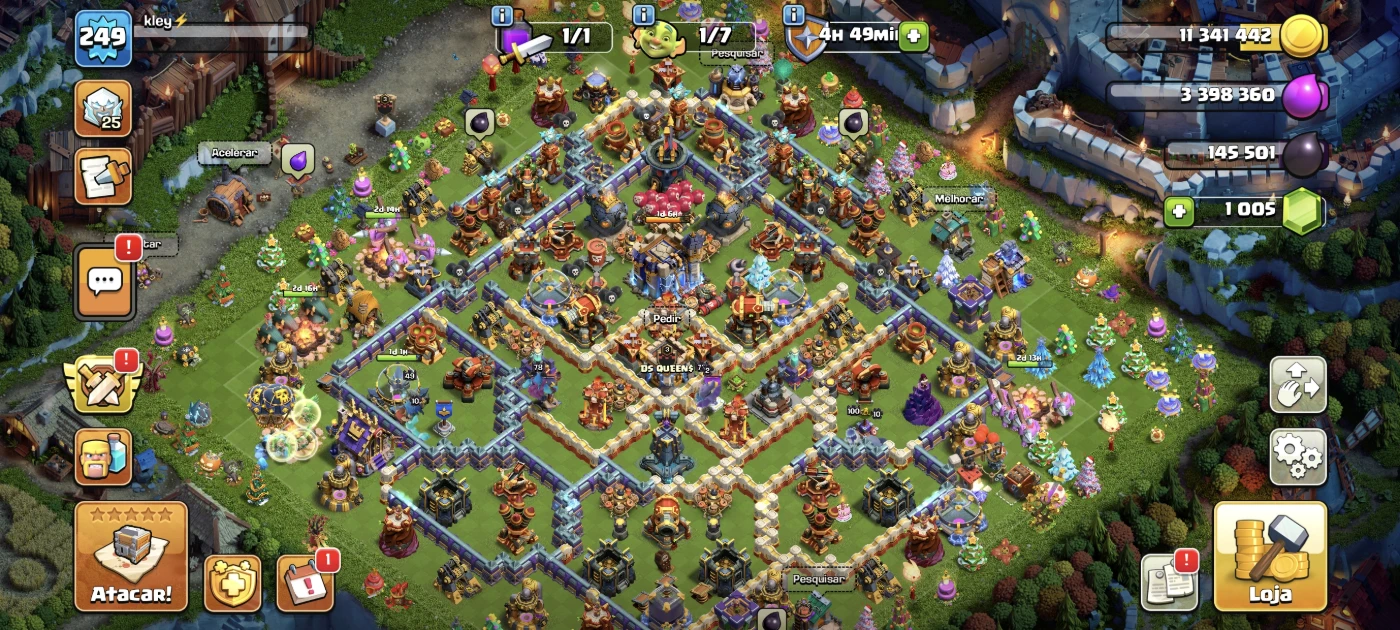Extend shield with the green plus

(x=912, y=37)
